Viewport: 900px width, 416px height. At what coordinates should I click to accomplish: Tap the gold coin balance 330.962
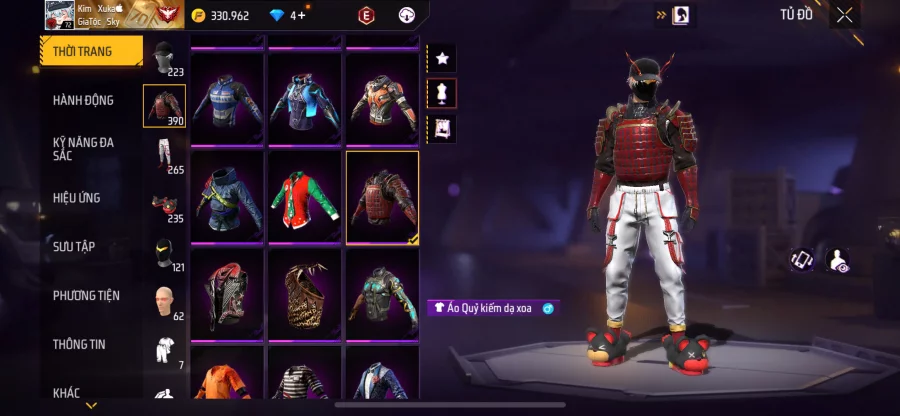(x=222, y=16)
